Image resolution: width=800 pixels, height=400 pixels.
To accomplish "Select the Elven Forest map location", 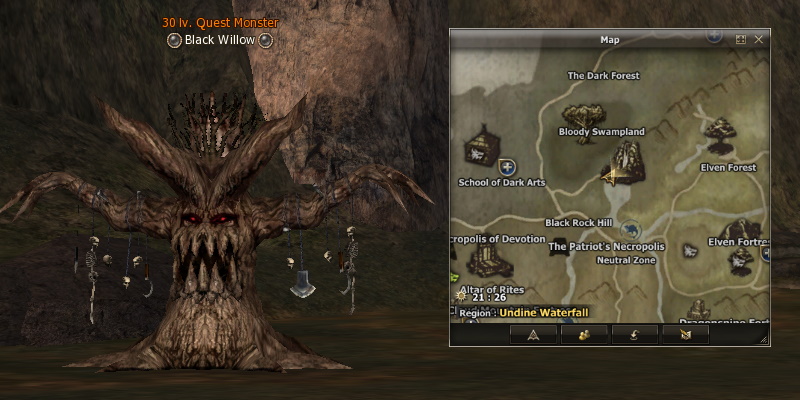I will pyautogui.click(x=718, y=133).
